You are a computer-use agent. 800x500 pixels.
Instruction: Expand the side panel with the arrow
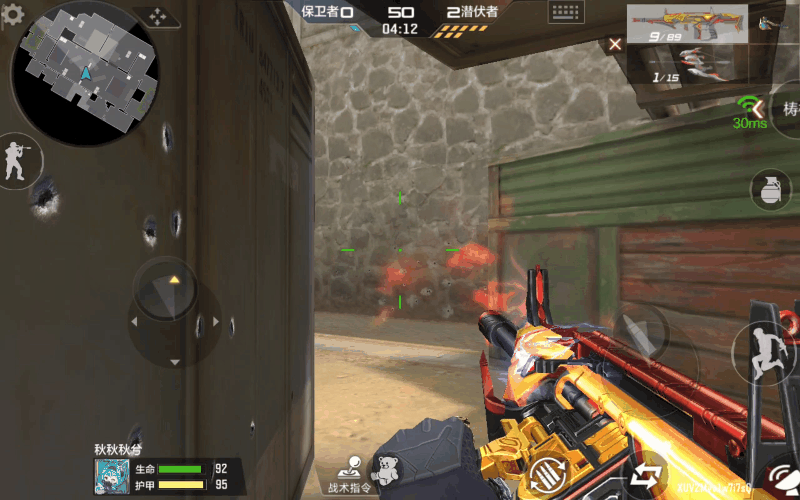click(758, 107)
